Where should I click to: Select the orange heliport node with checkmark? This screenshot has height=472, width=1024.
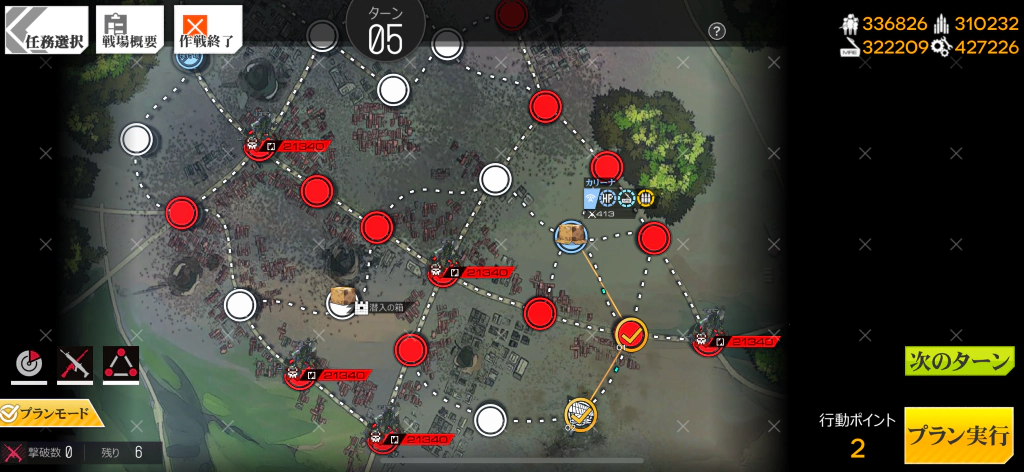coord(581,412)
